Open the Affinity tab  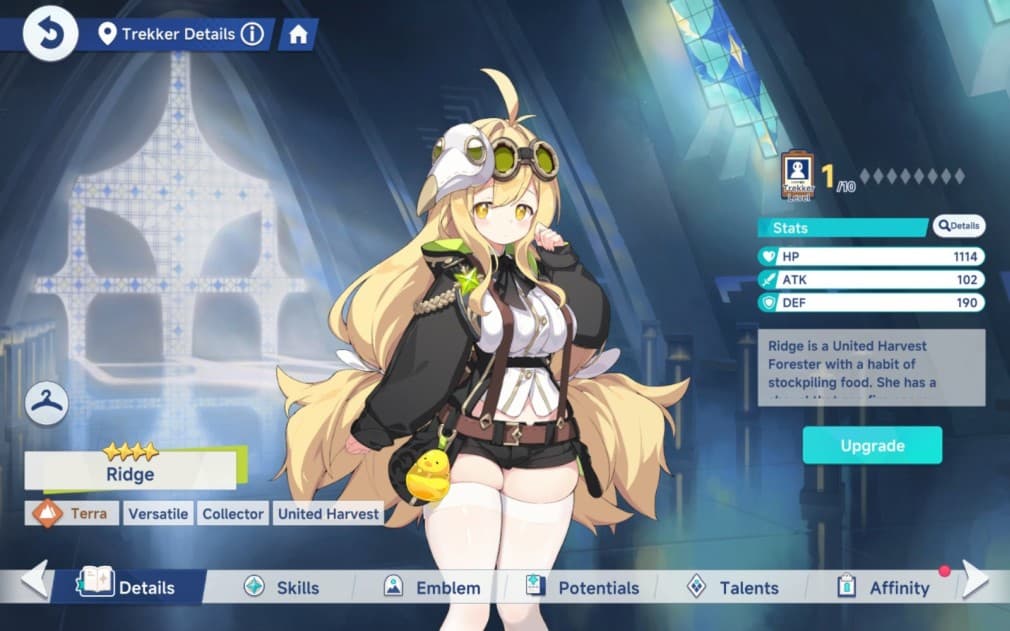pyautogui.click(x=885, y=587)
